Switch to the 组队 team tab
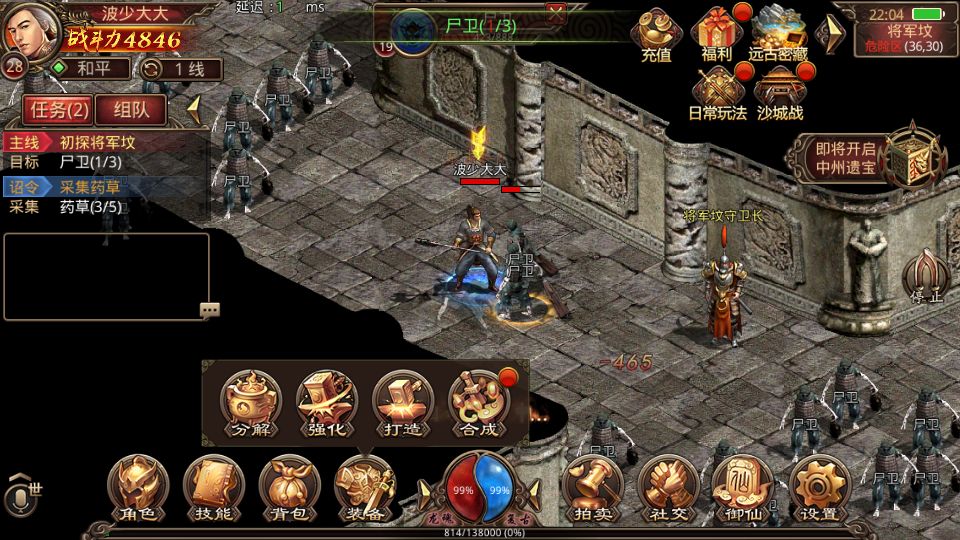The width and height of the screenshot is (960, 540). [130, 109]
